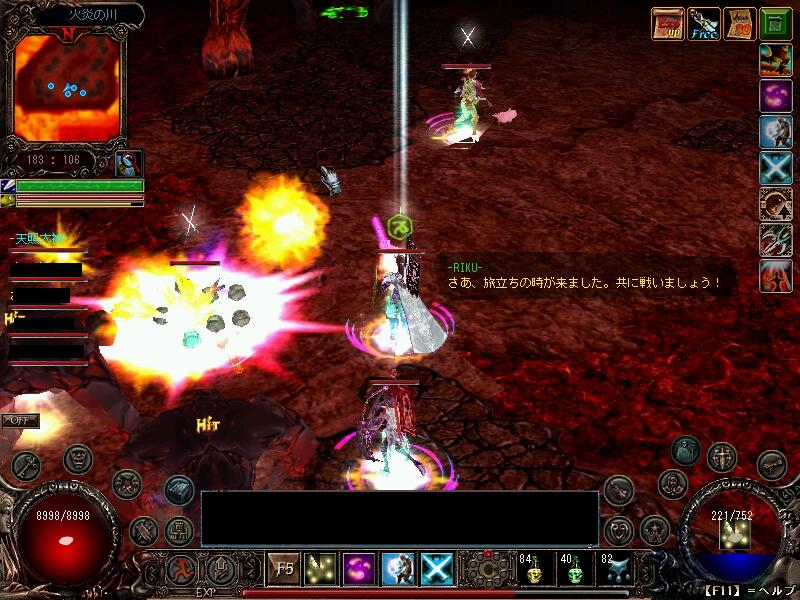Select the F5 hotbar slot
This screenshot has height=600, width=800.
[284, 569]
